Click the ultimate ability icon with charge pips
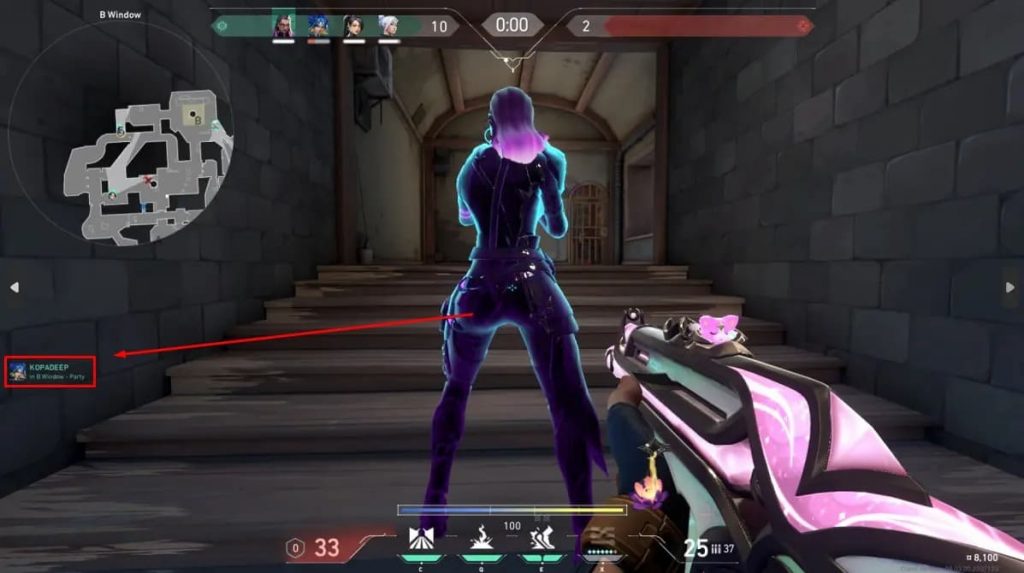 pyautogui.click(x=602, y=540)
